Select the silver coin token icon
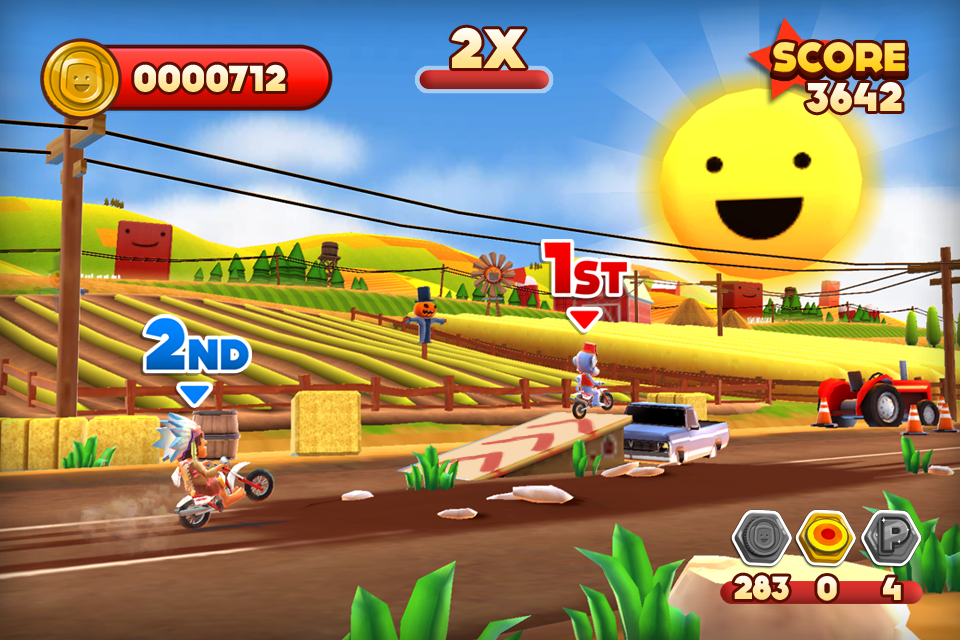Viewport: 960px width, 640px height. [761, 539]
